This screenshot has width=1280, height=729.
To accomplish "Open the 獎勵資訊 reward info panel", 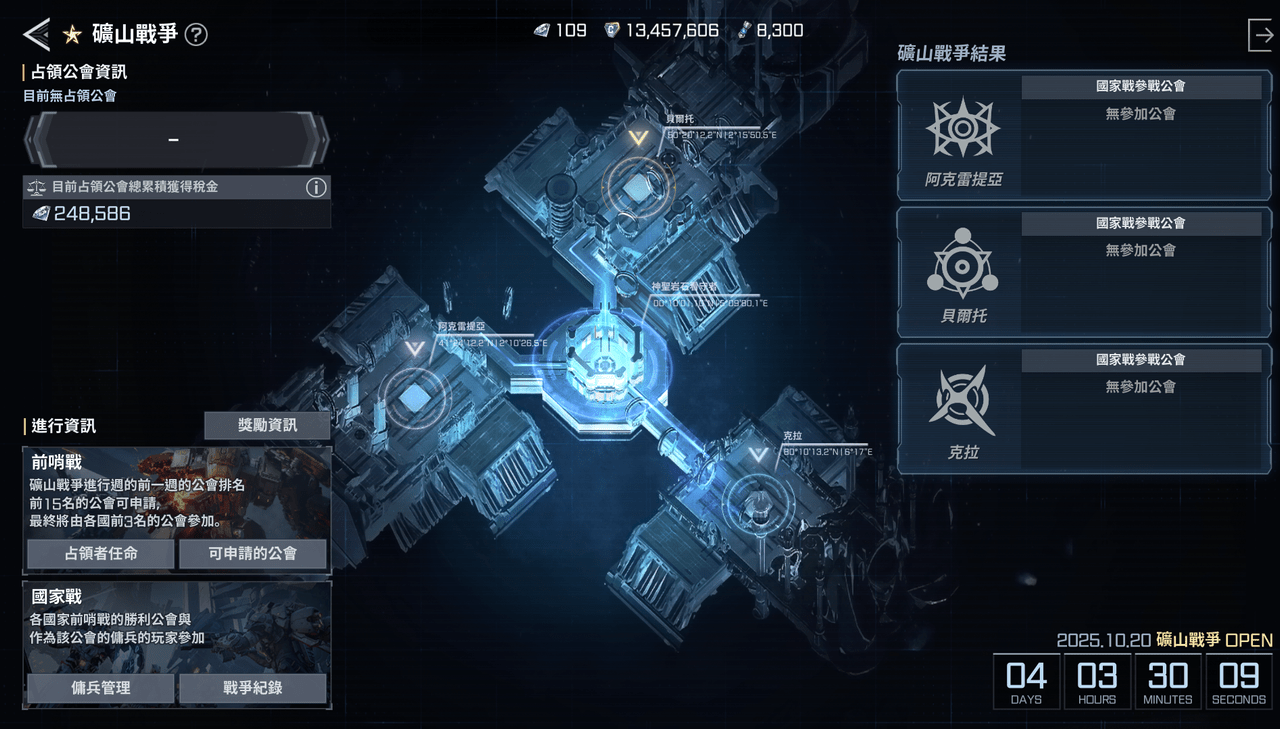I will pyautogui.click(x=267, y=425).
